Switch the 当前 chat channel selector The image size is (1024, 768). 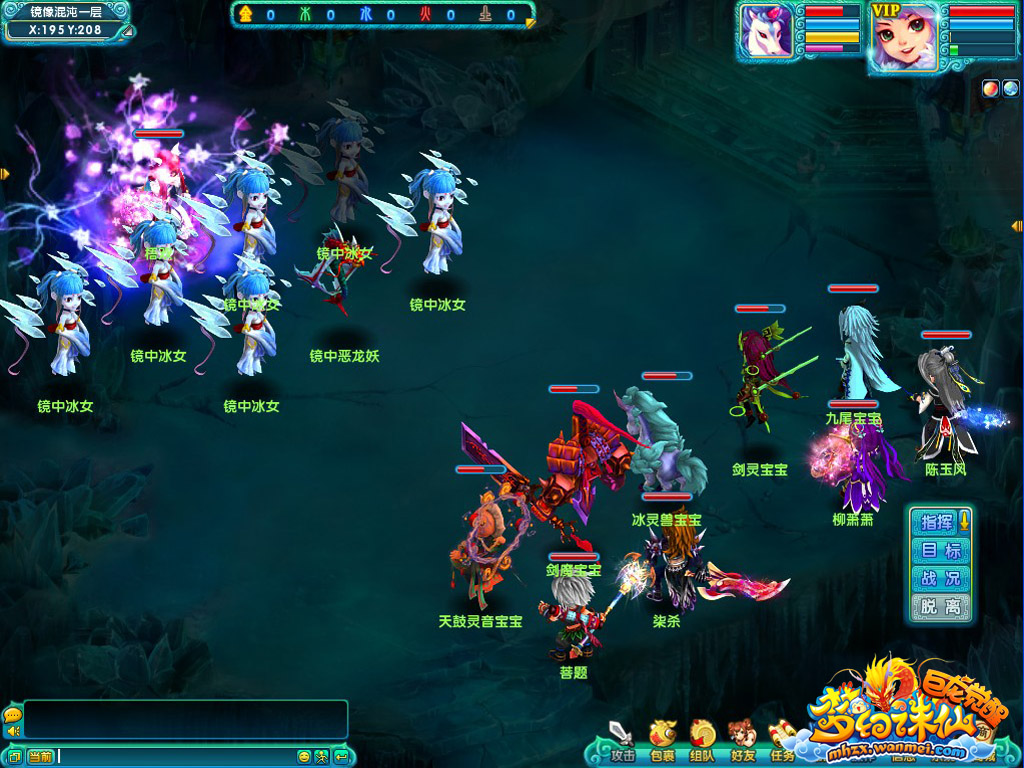click(x=40, y=756)
